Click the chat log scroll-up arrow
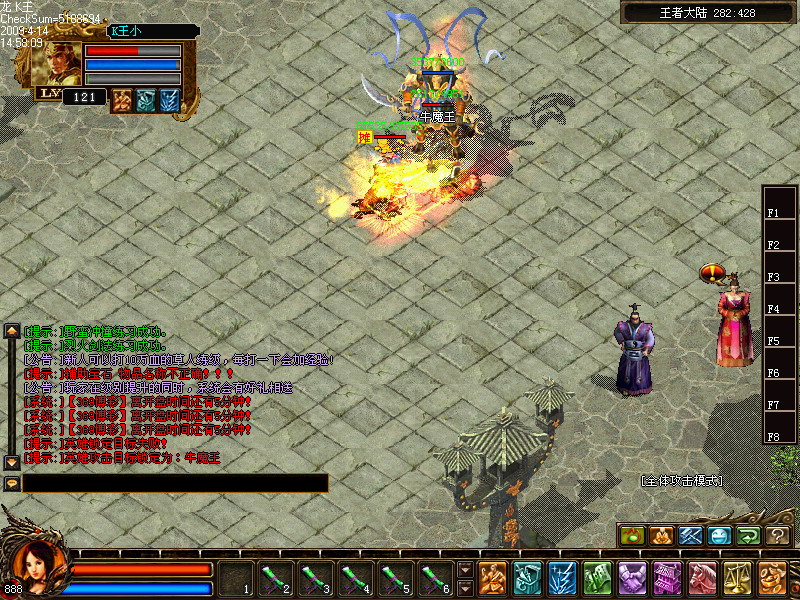This screenshot has height=600, width=800. pyautogui.click(x=12, y=330)
